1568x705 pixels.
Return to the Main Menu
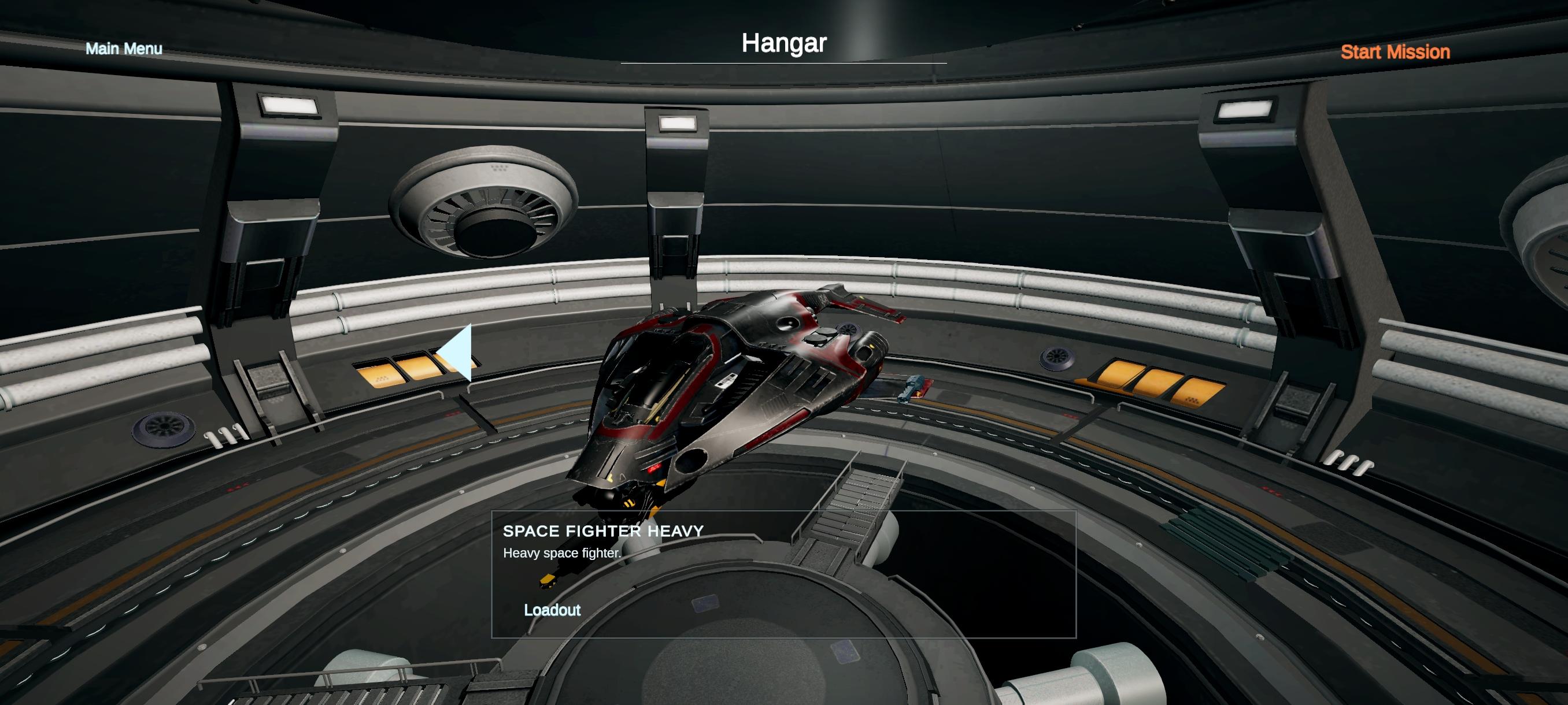[124, 49]
